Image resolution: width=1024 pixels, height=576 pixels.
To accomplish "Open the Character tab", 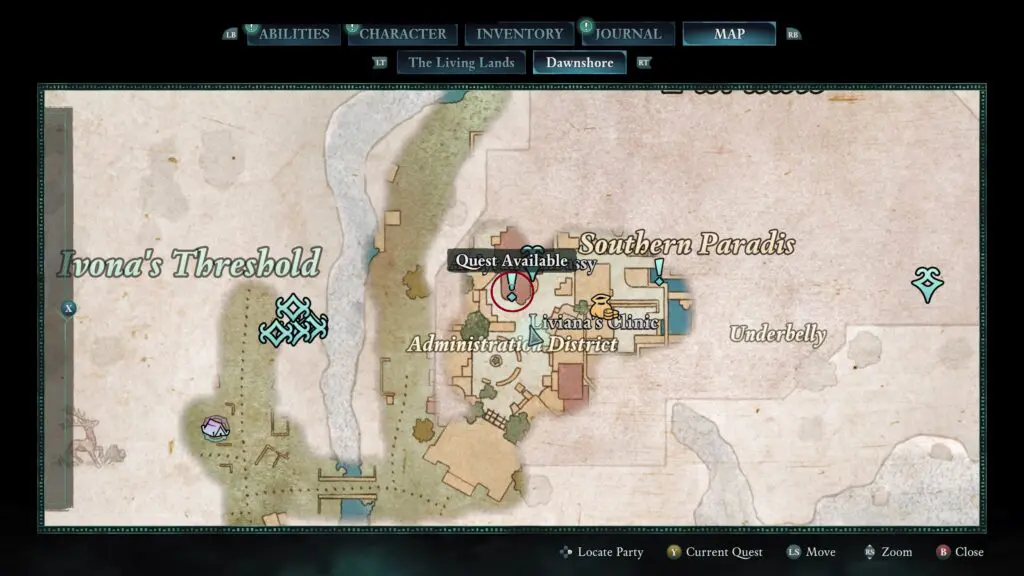I will [403, 34].
